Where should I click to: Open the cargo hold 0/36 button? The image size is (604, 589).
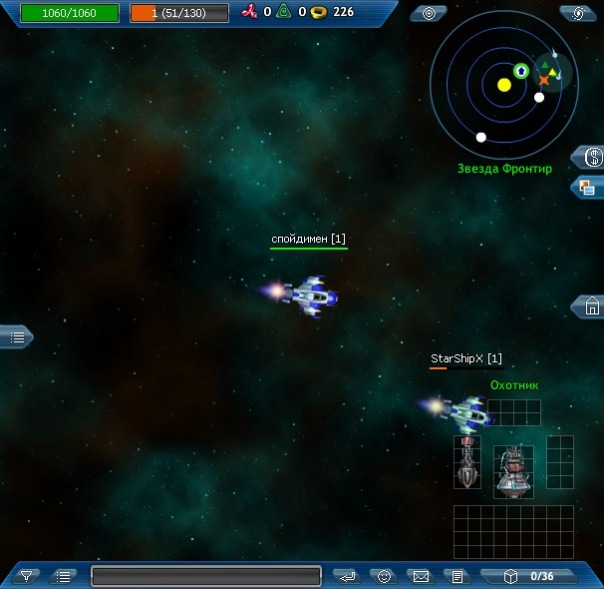(528, 576)
